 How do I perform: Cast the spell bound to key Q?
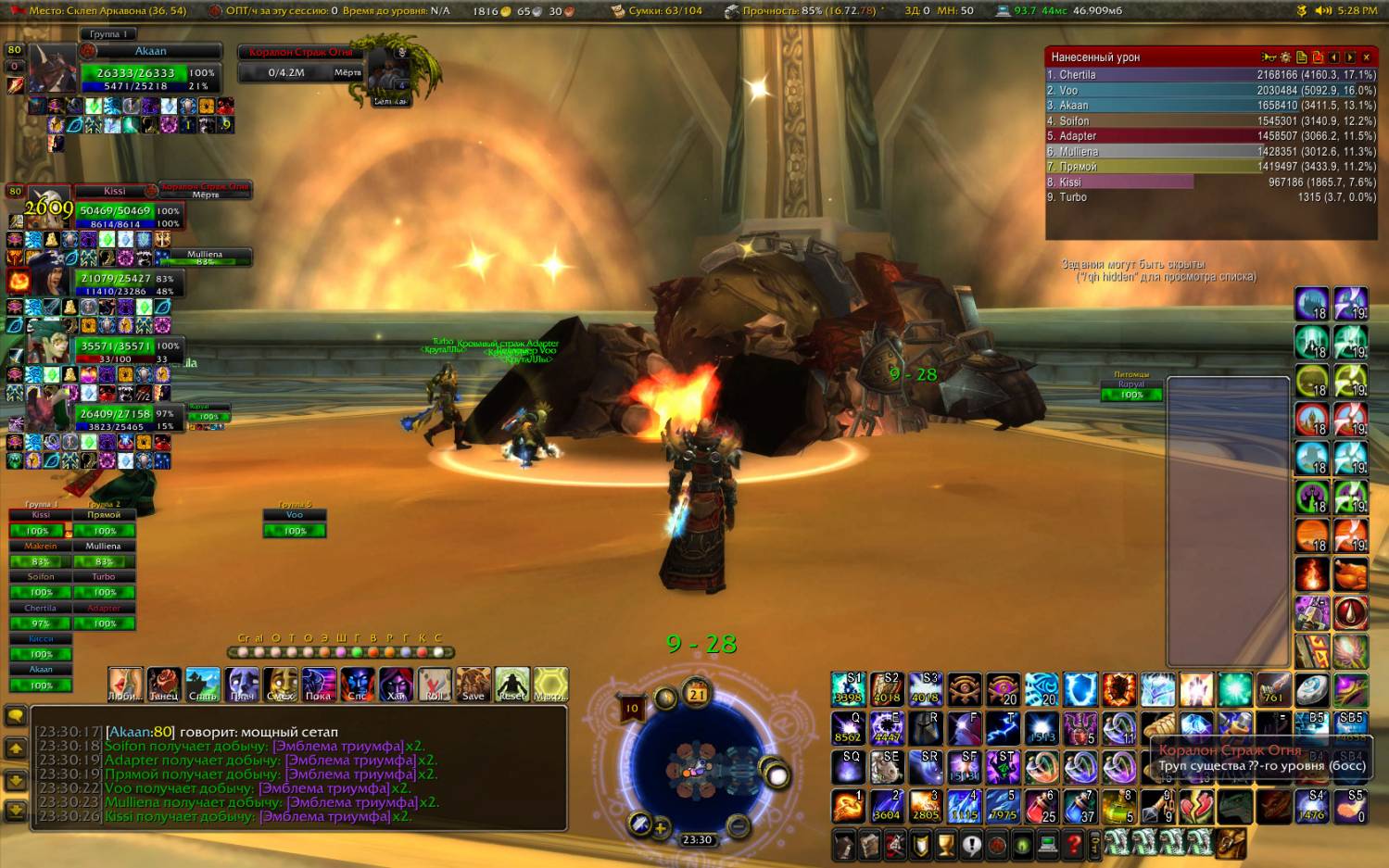point(848,728)
